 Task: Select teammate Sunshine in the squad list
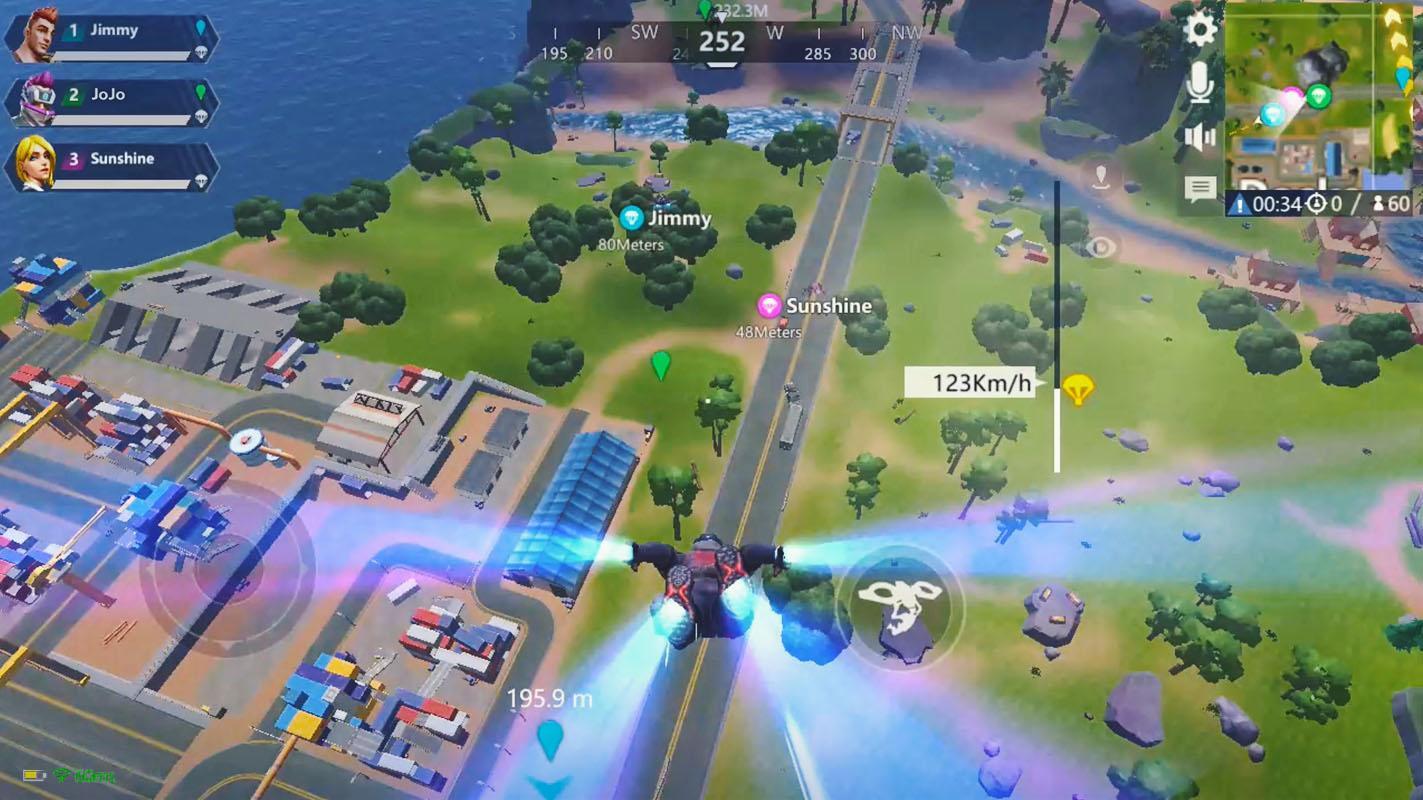(x=110, y=160)
